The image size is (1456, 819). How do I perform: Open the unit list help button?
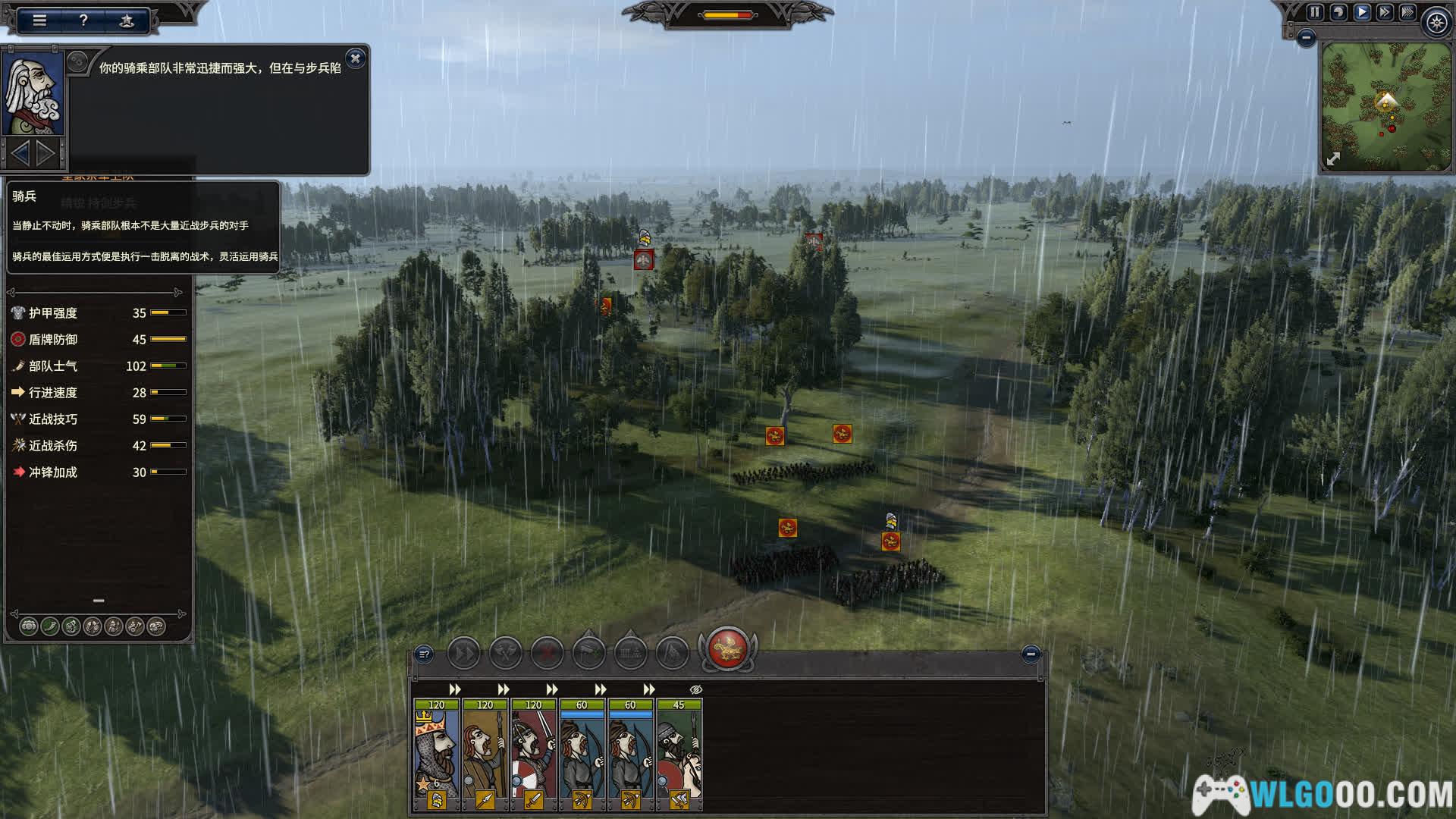[425, 654]
